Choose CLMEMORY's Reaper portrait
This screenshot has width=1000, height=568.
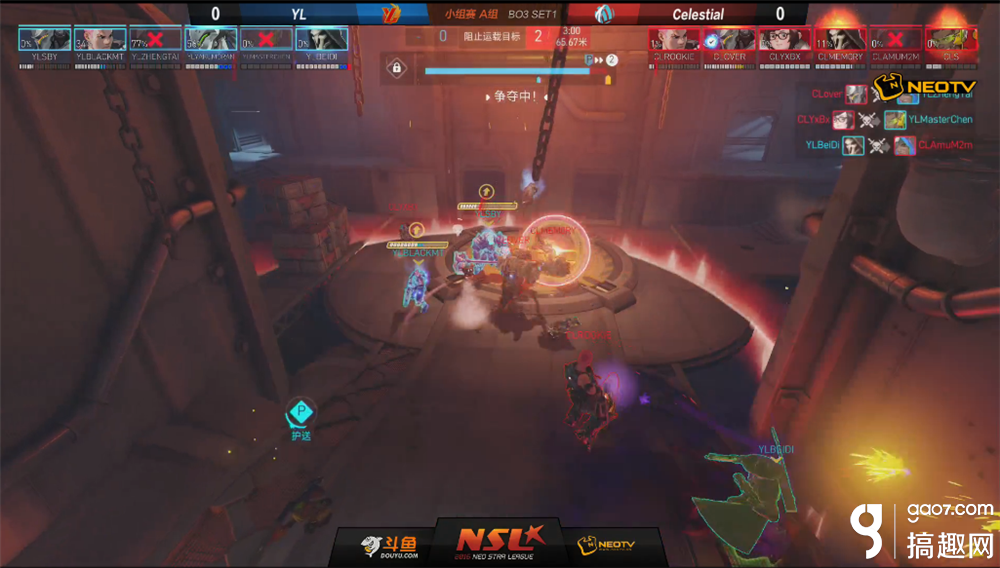click(x=840, y=39)
